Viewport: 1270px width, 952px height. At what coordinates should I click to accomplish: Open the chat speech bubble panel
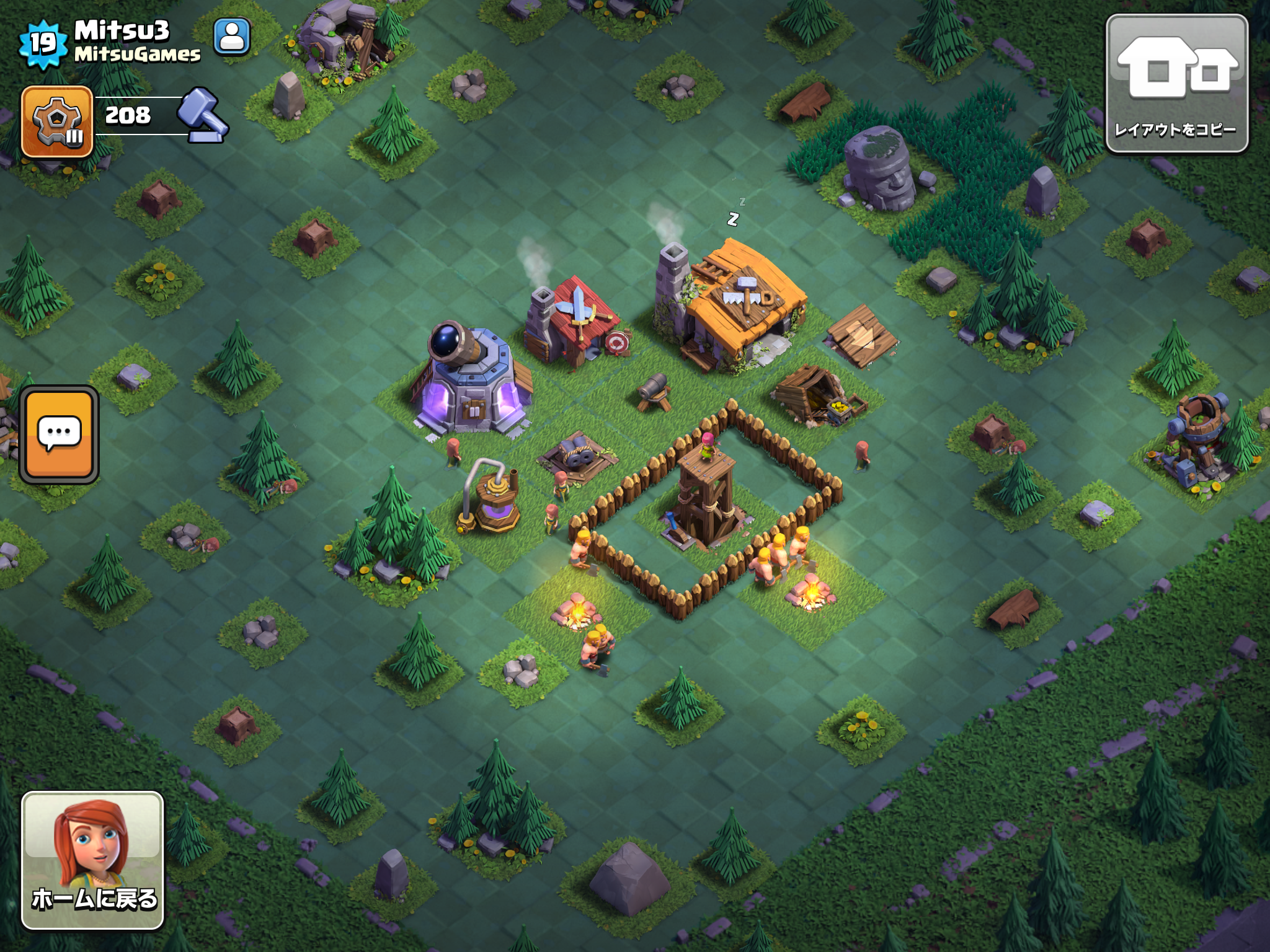60,434
